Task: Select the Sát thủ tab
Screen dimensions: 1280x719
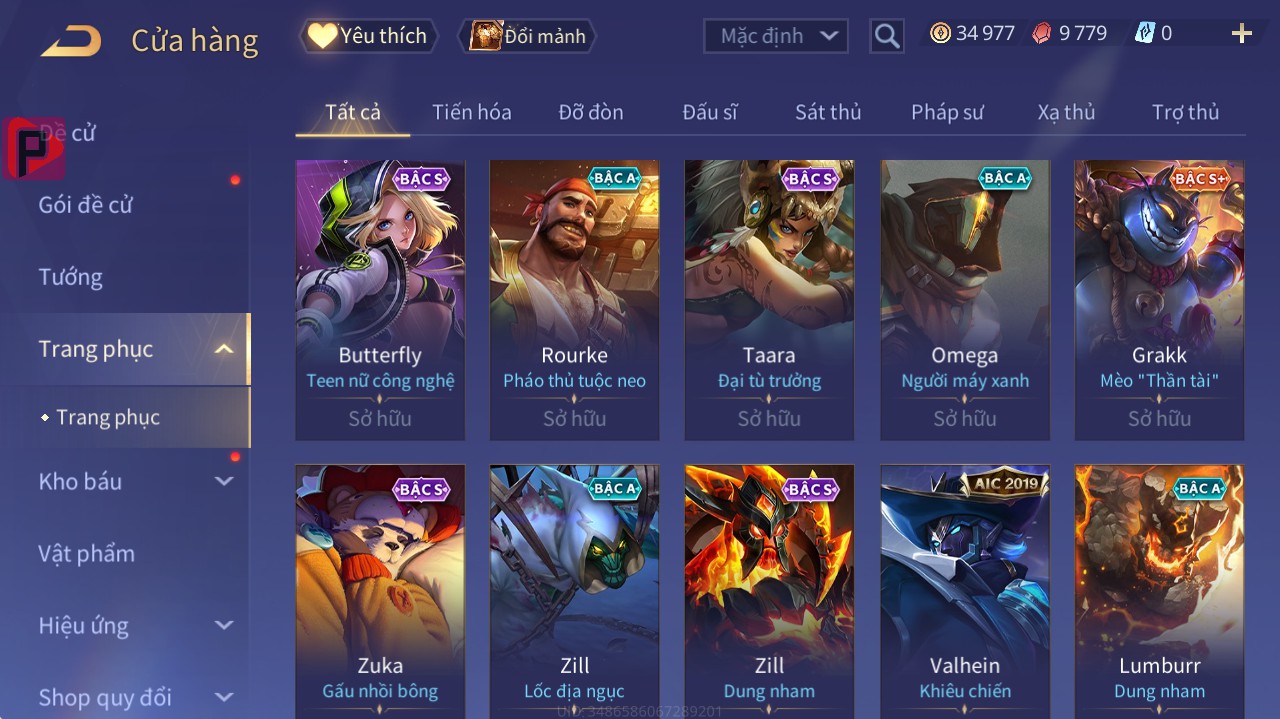Action: (x=827, y=112)
